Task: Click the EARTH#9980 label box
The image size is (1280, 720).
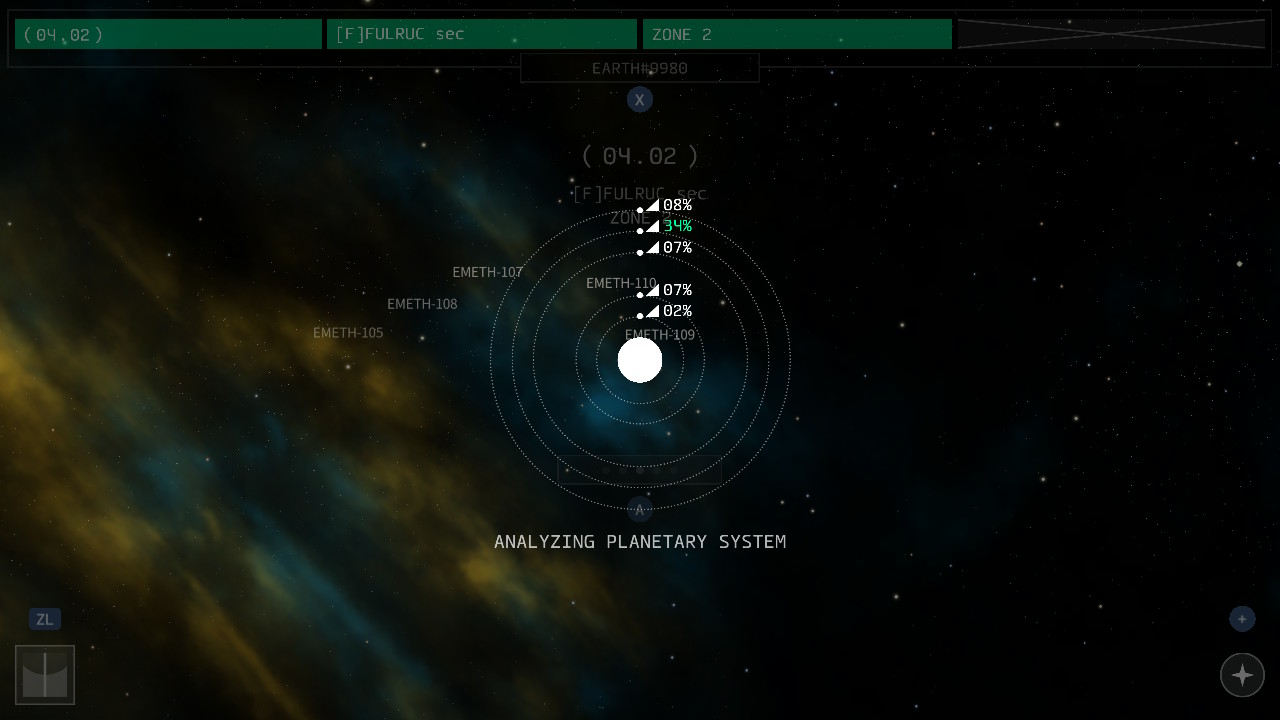Action: (640, 68)
